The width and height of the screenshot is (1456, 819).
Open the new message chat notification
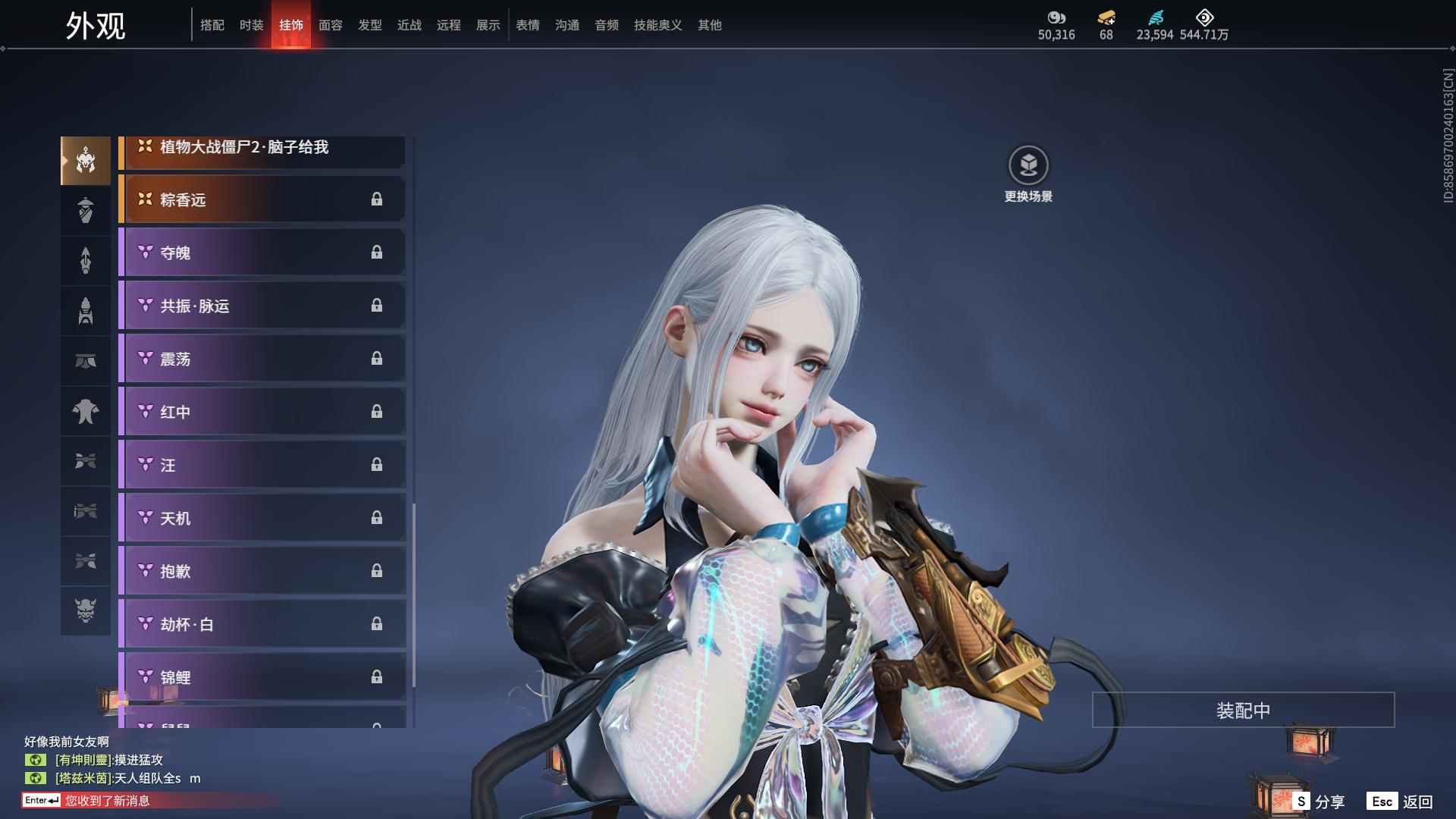[106, 801]
